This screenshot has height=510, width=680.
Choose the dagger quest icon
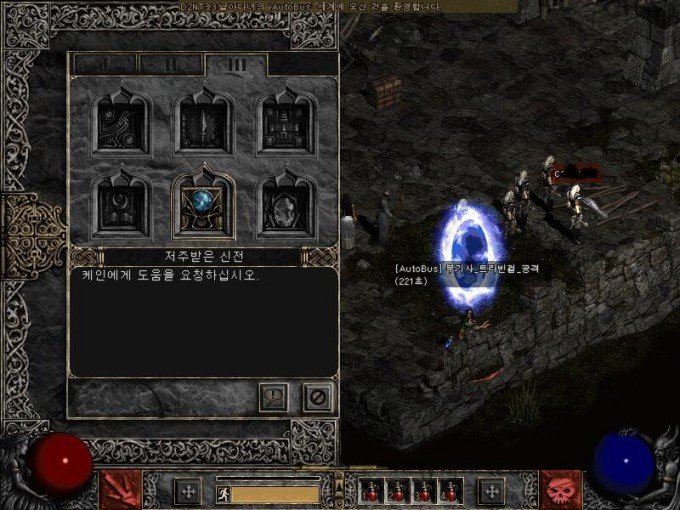pyautogui.click(x=203, y=122)
